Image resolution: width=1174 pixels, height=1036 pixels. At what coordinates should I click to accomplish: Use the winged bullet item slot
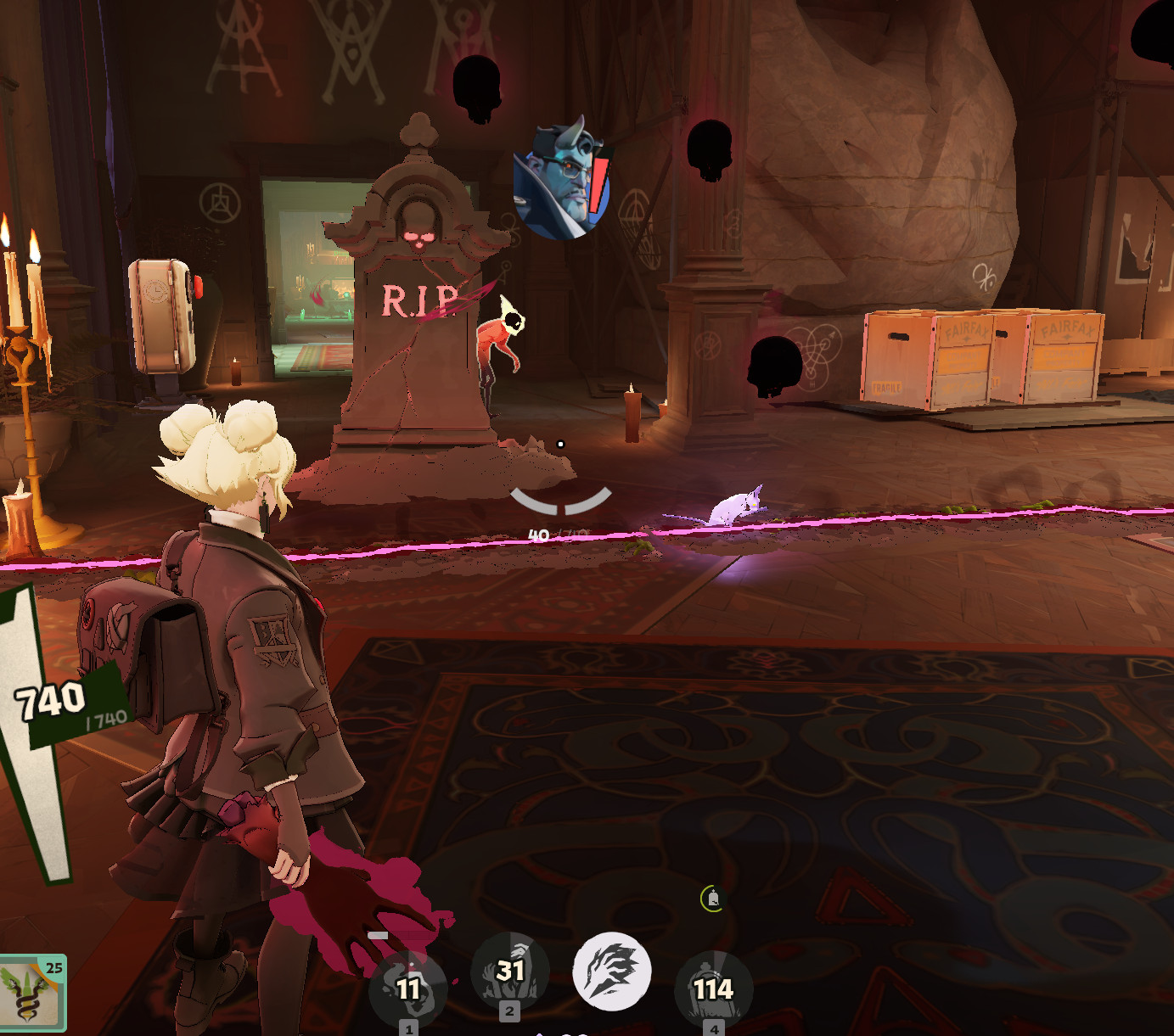point(31,993)
